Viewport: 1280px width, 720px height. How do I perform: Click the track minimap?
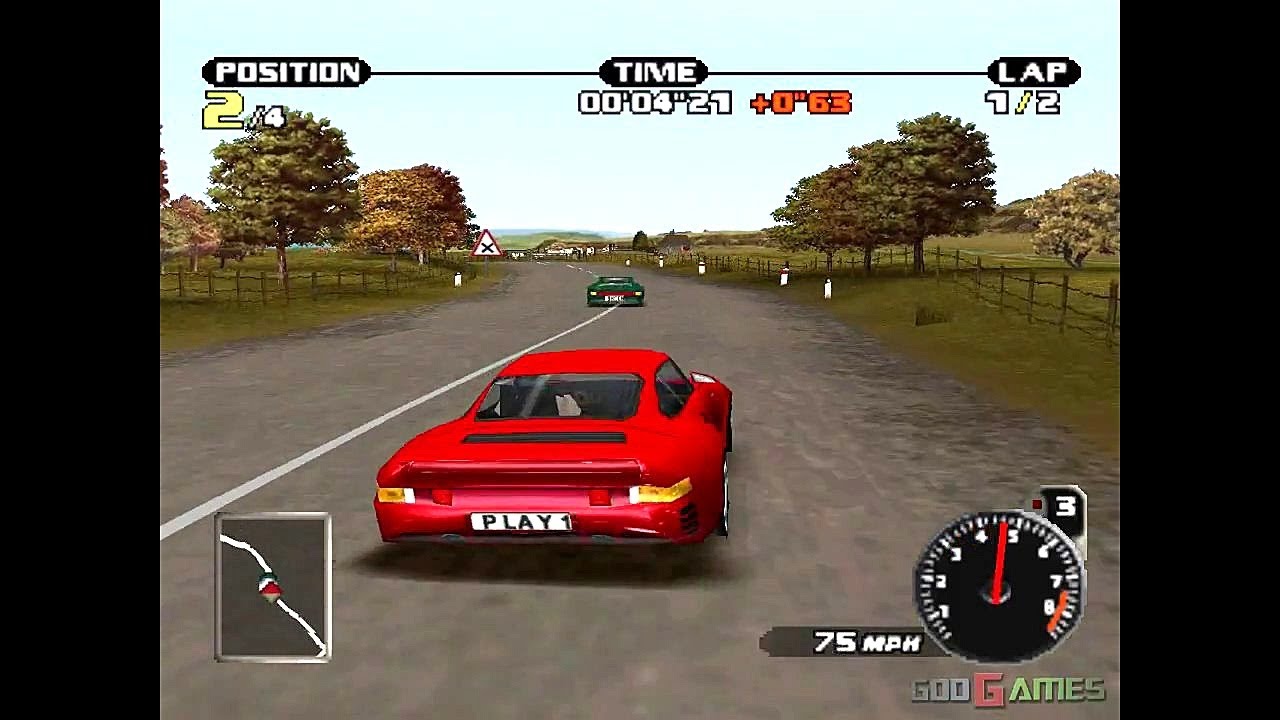pyautogui.click(x=272, y=587)
